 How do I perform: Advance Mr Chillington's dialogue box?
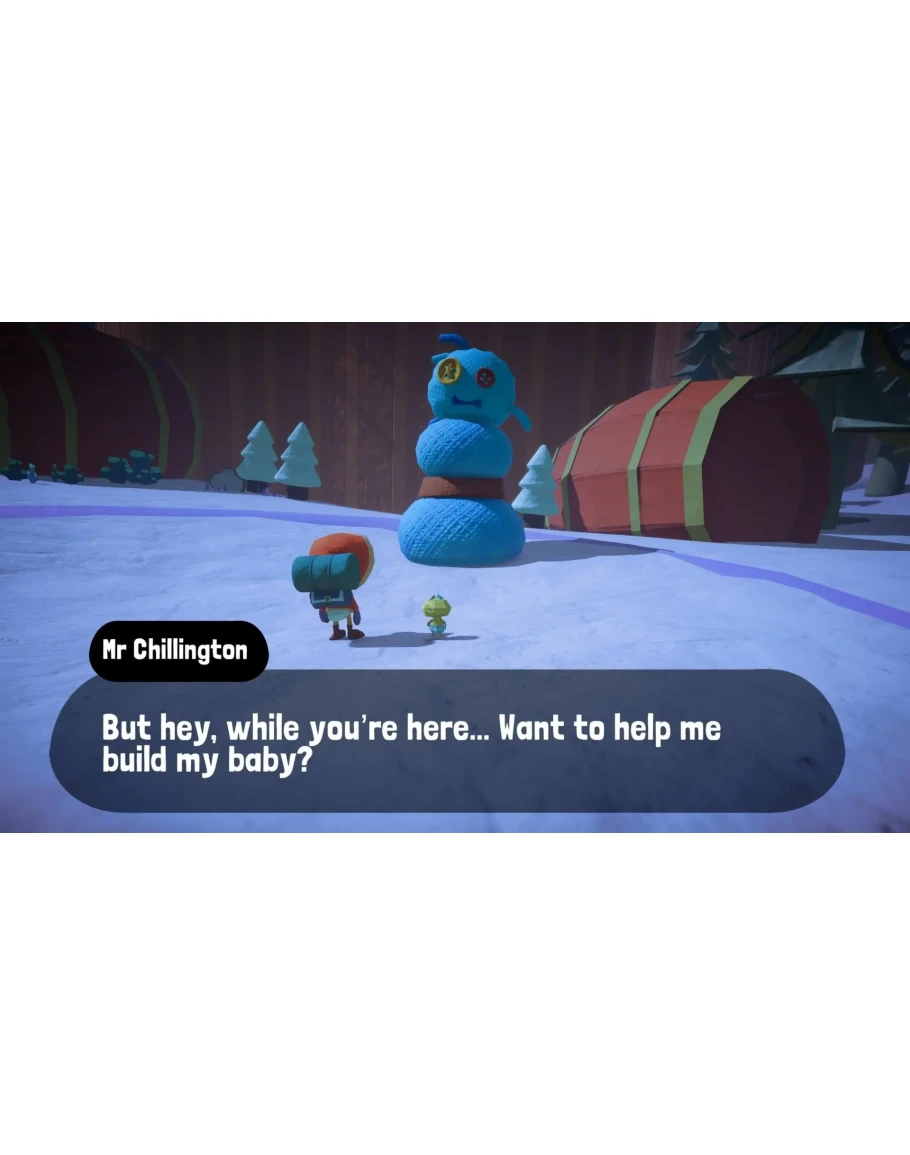coord(446,741)
